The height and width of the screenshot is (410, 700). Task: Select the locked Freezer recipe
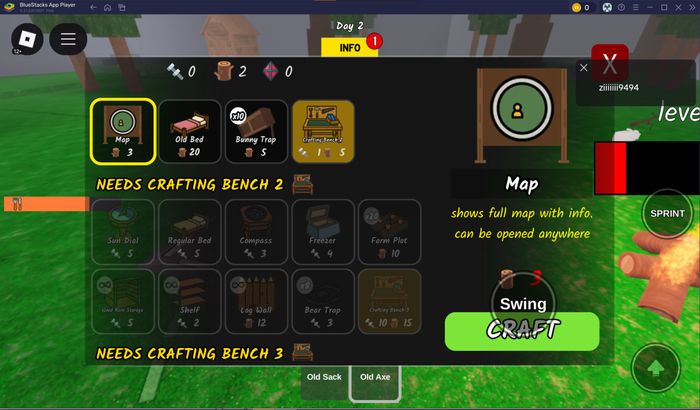[322, 231]
